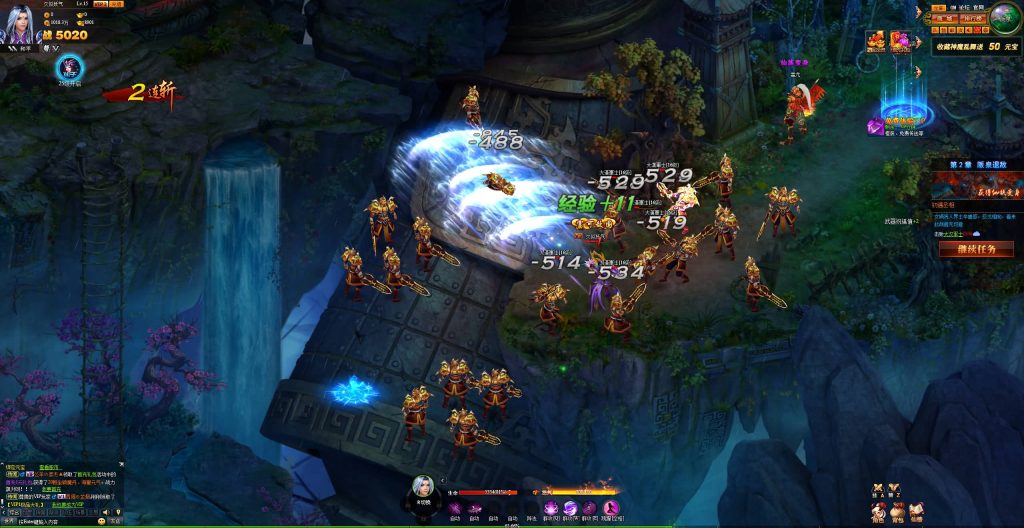Click the player portrait in top-left corner
This screenshot has height=528, width=1024.
(x=20, y=24)
